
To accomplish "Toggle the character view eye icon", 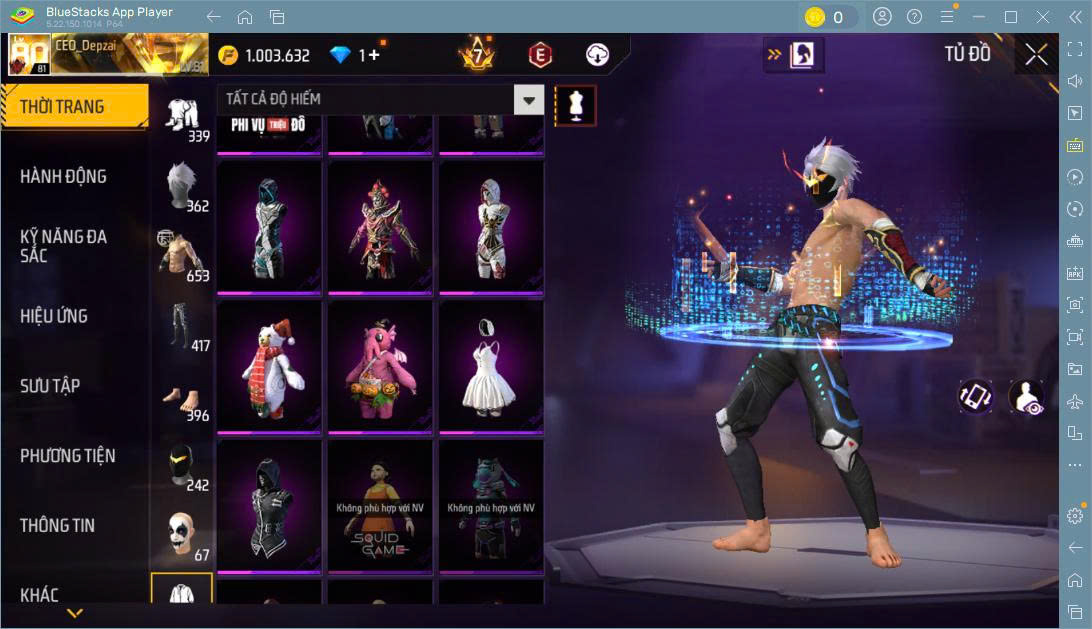I will (x=1026, y=396).
